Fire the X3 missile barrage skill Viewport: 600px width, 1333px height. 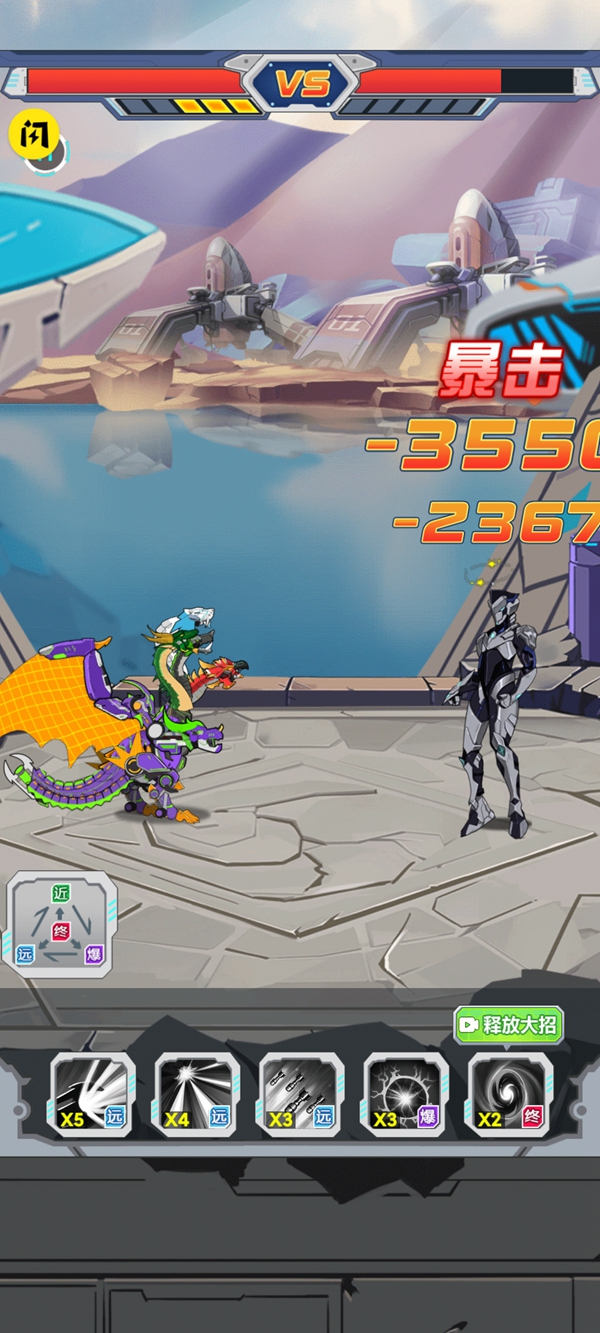[301, 1094]
